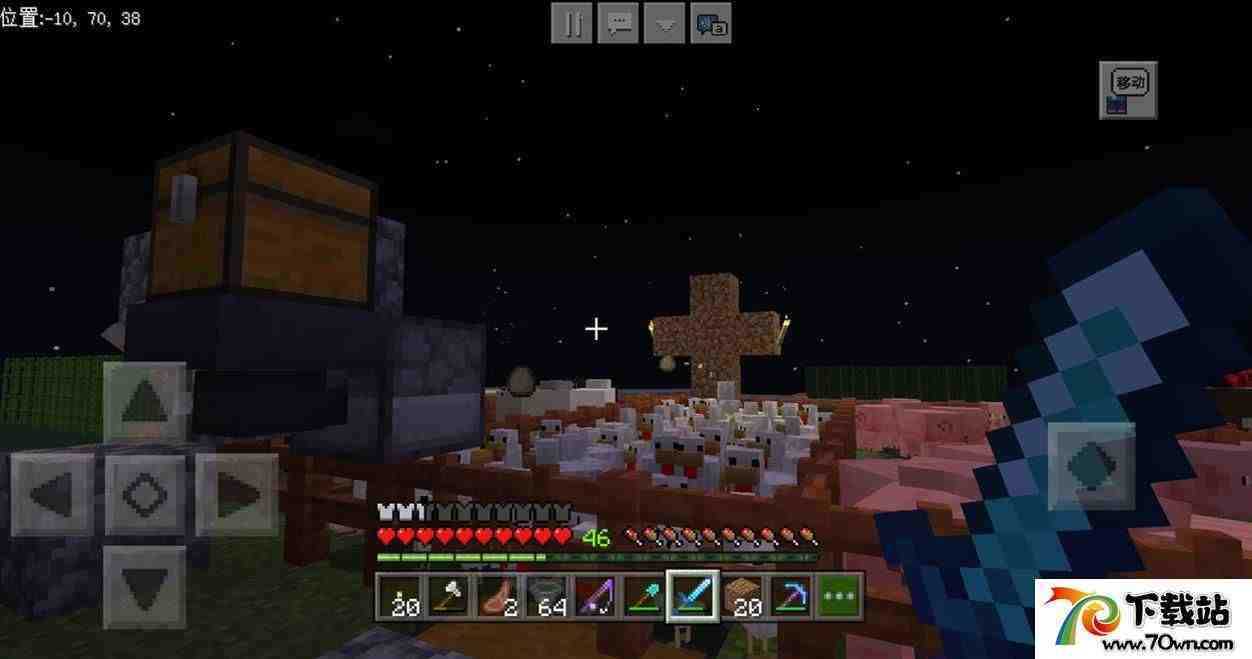Pause the game with the pause button
Screen dimensions: 1252x659
[572, 23]
